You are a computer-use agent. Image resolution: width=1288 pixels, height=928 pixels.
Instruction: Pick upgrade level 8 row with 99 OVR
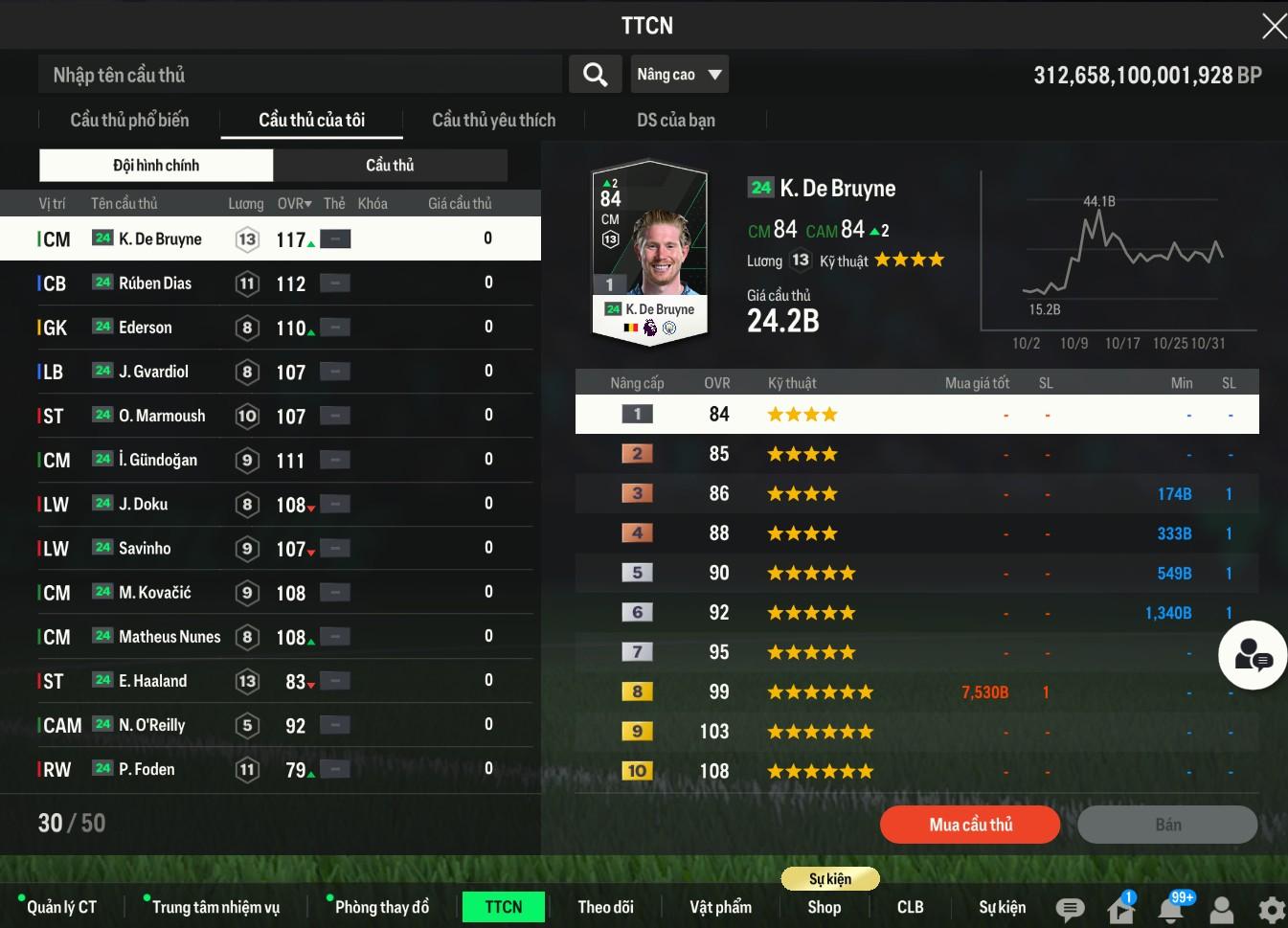point(916,691)
